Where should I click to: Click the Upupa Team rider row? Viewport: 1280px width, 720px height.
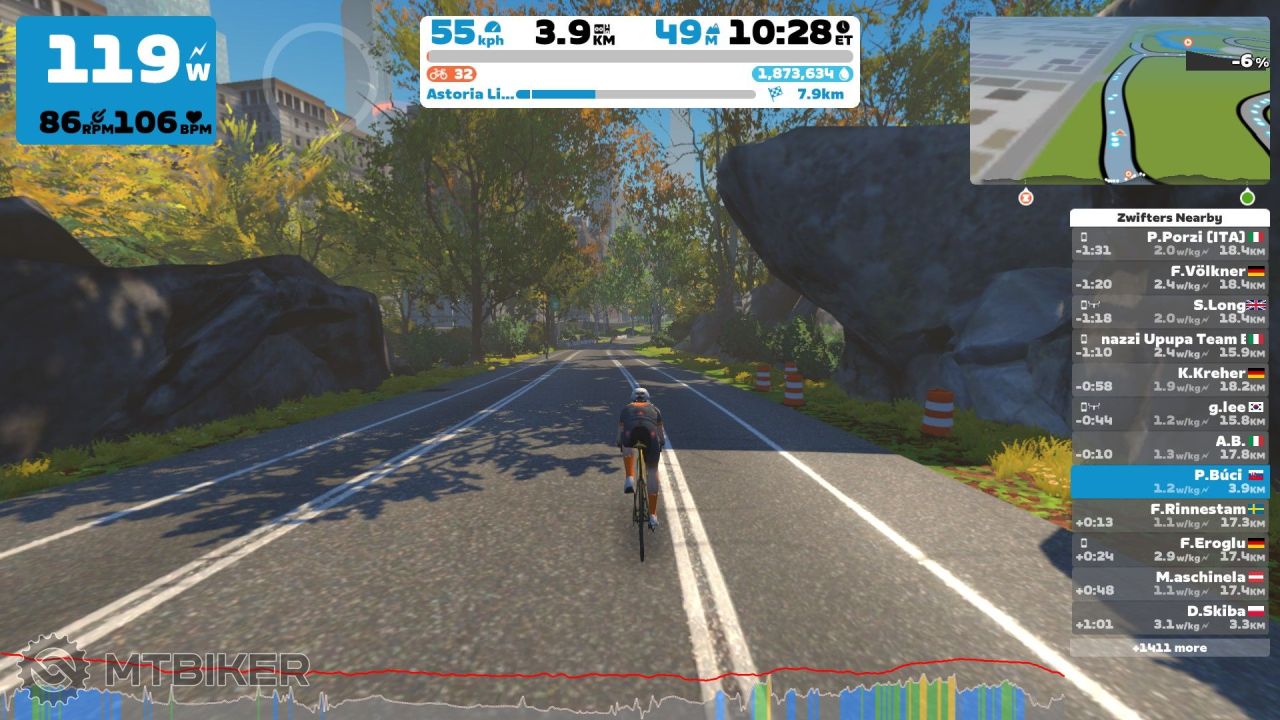1169,346
